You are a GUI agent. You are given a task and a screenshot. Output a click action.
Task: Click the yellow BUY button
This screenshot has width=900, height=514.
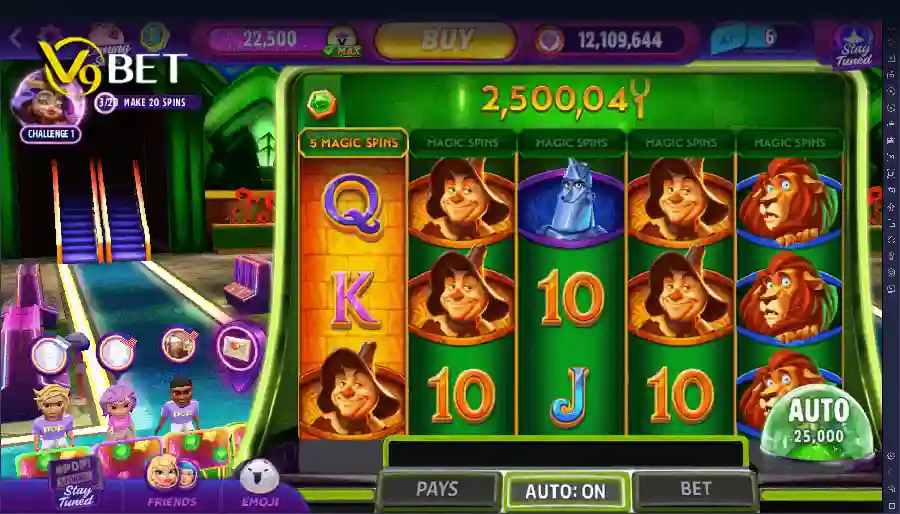click(x=445, y=40)
